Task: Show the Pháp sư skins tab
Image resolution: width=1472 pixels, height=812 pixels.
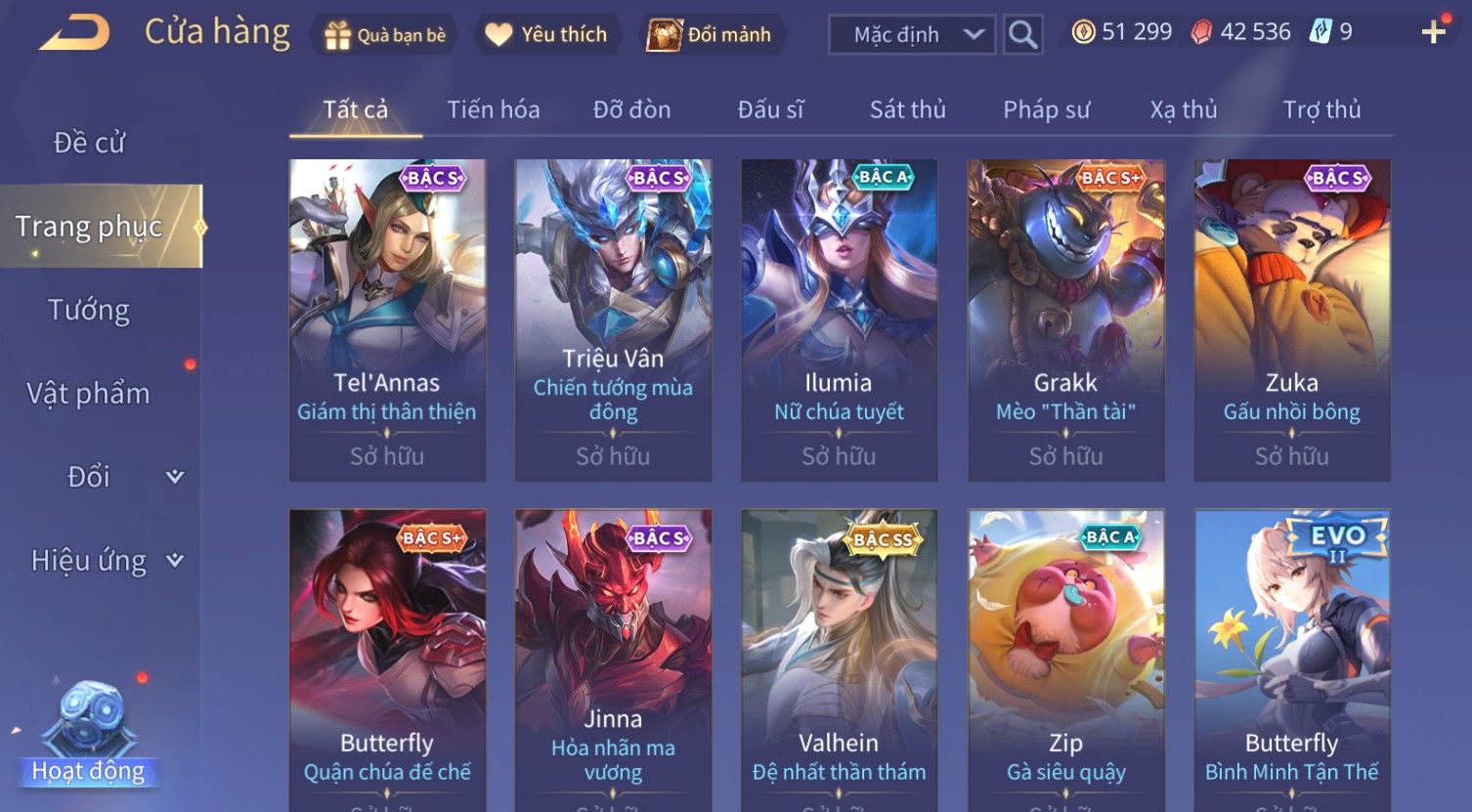Action: tap(1046, 109)
